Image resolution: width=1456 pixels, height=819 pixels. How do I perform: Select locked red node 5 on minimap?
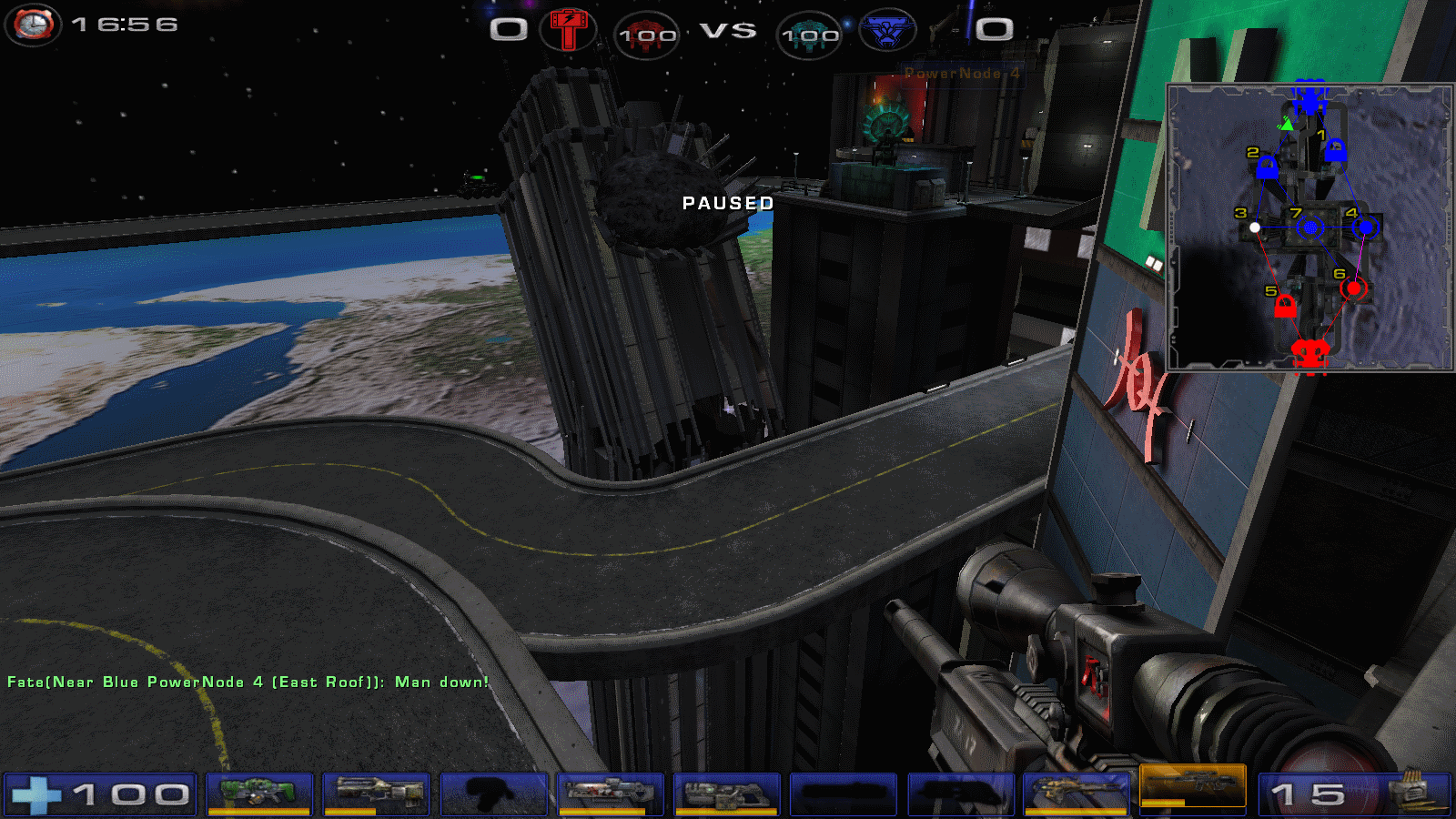point(1285,307)
